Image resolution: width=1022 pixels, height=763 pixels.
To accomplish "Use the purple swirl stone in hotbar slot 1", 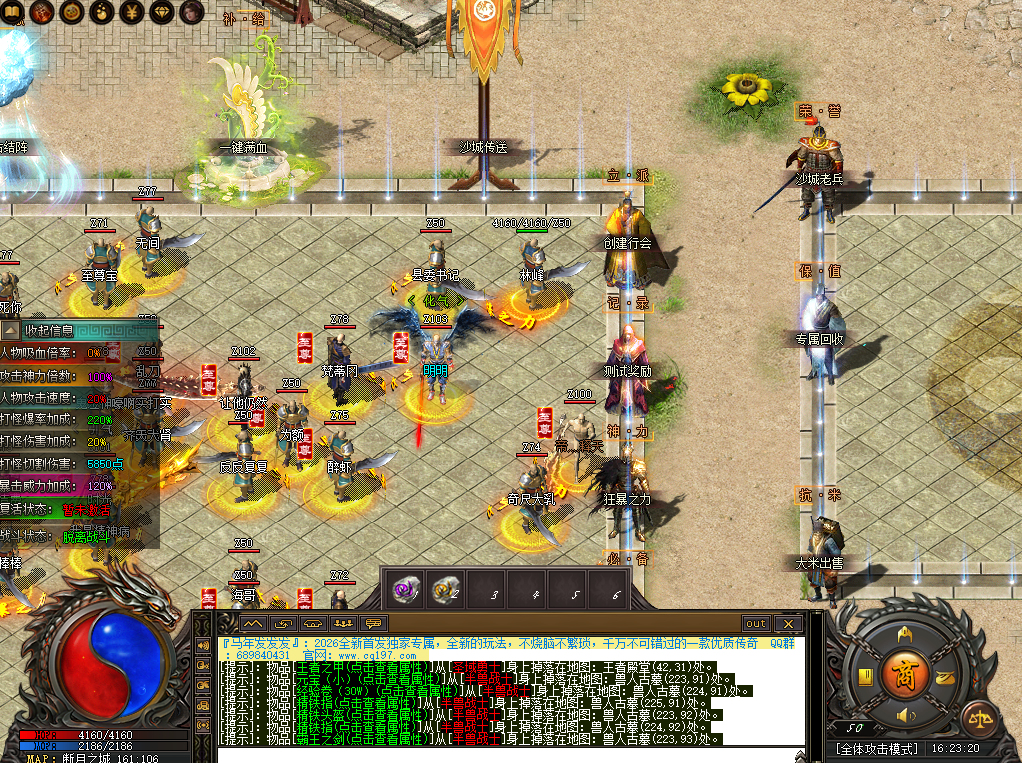I will pyautogui.click(x=405, y=590).
